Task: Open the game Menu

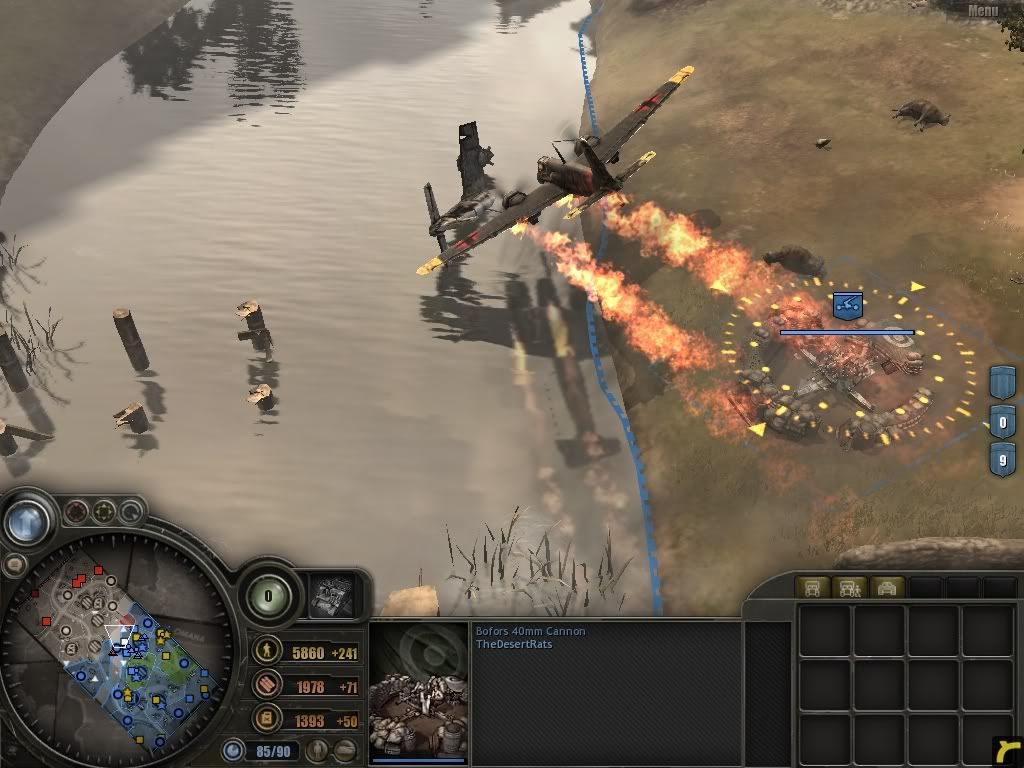Action: pyautogui.click(x=982, y=10)
